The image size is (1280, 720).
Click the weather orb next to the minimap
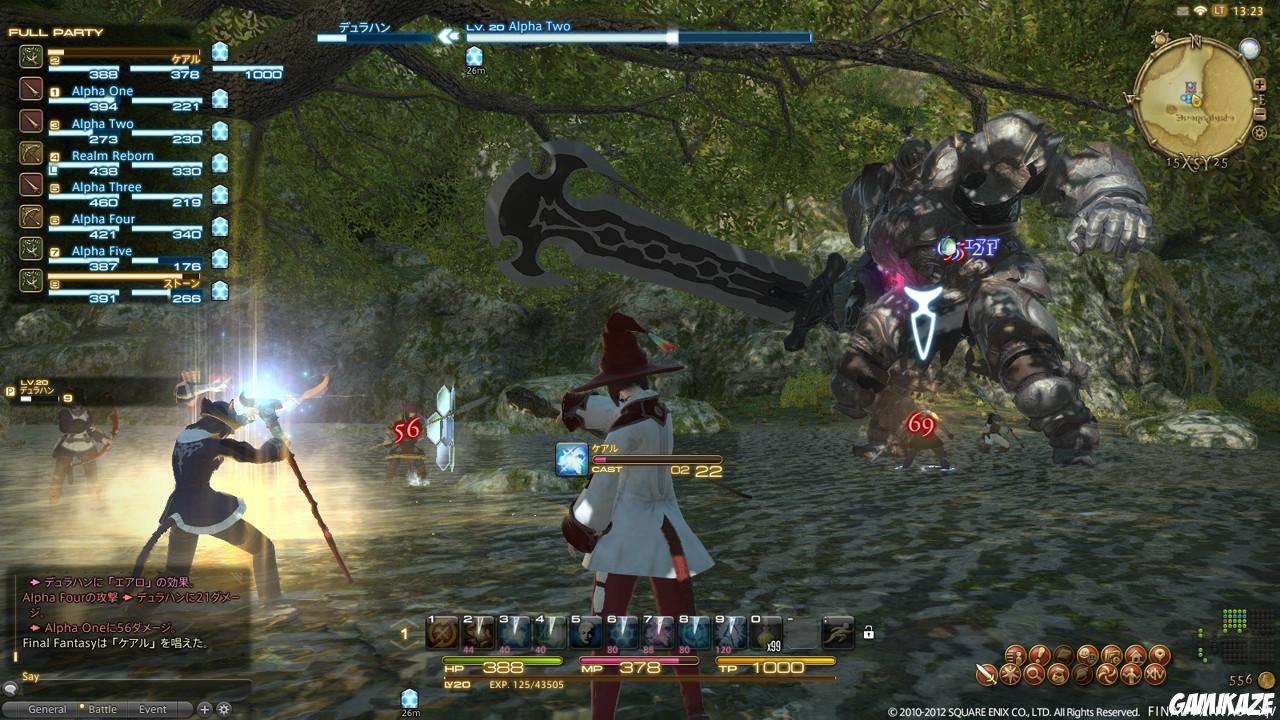pos(1250,48)
